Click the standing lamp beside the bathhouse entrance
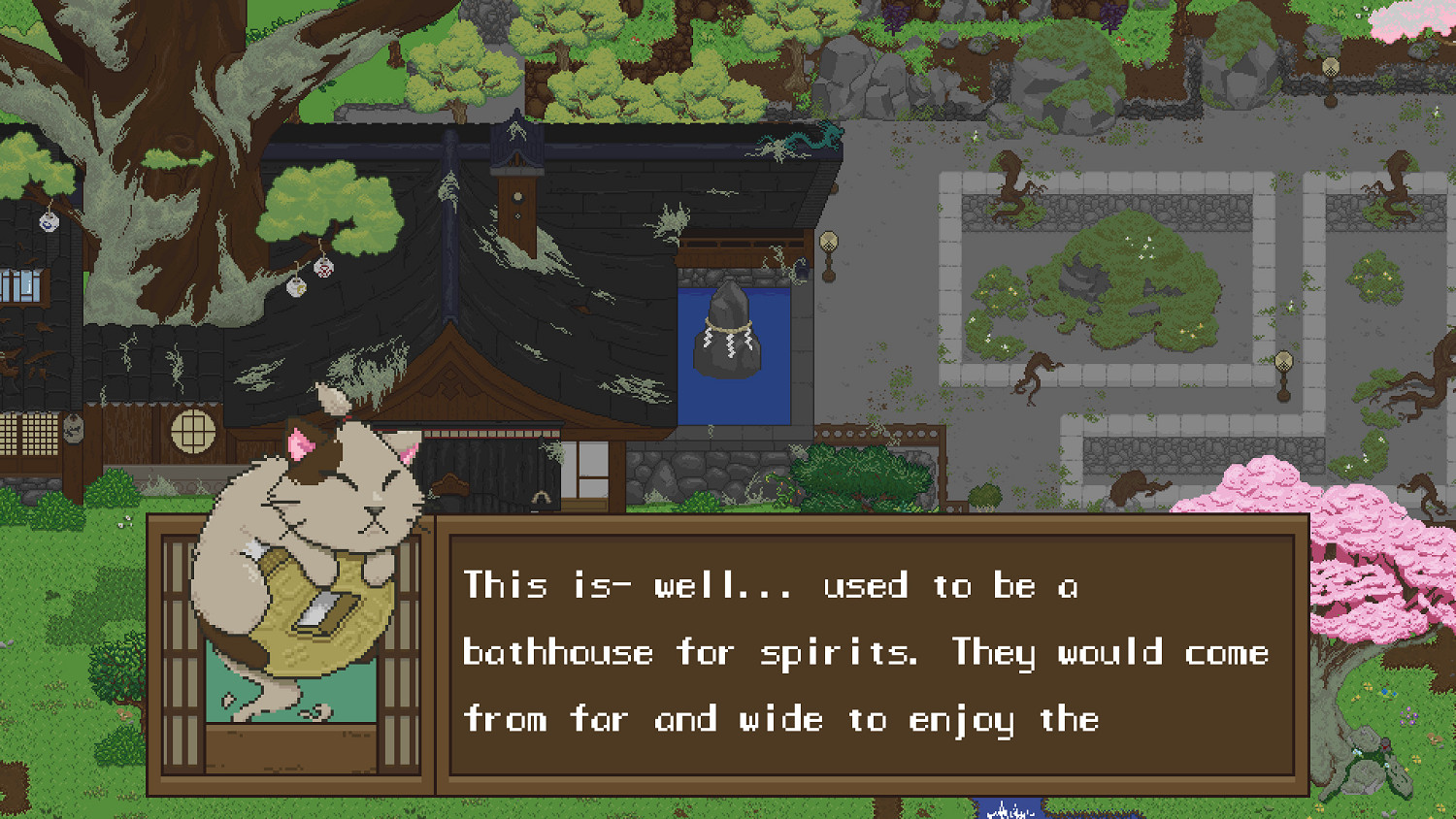Image resolution: width=1456 pixels, height=819 pixels. [832, 247]
